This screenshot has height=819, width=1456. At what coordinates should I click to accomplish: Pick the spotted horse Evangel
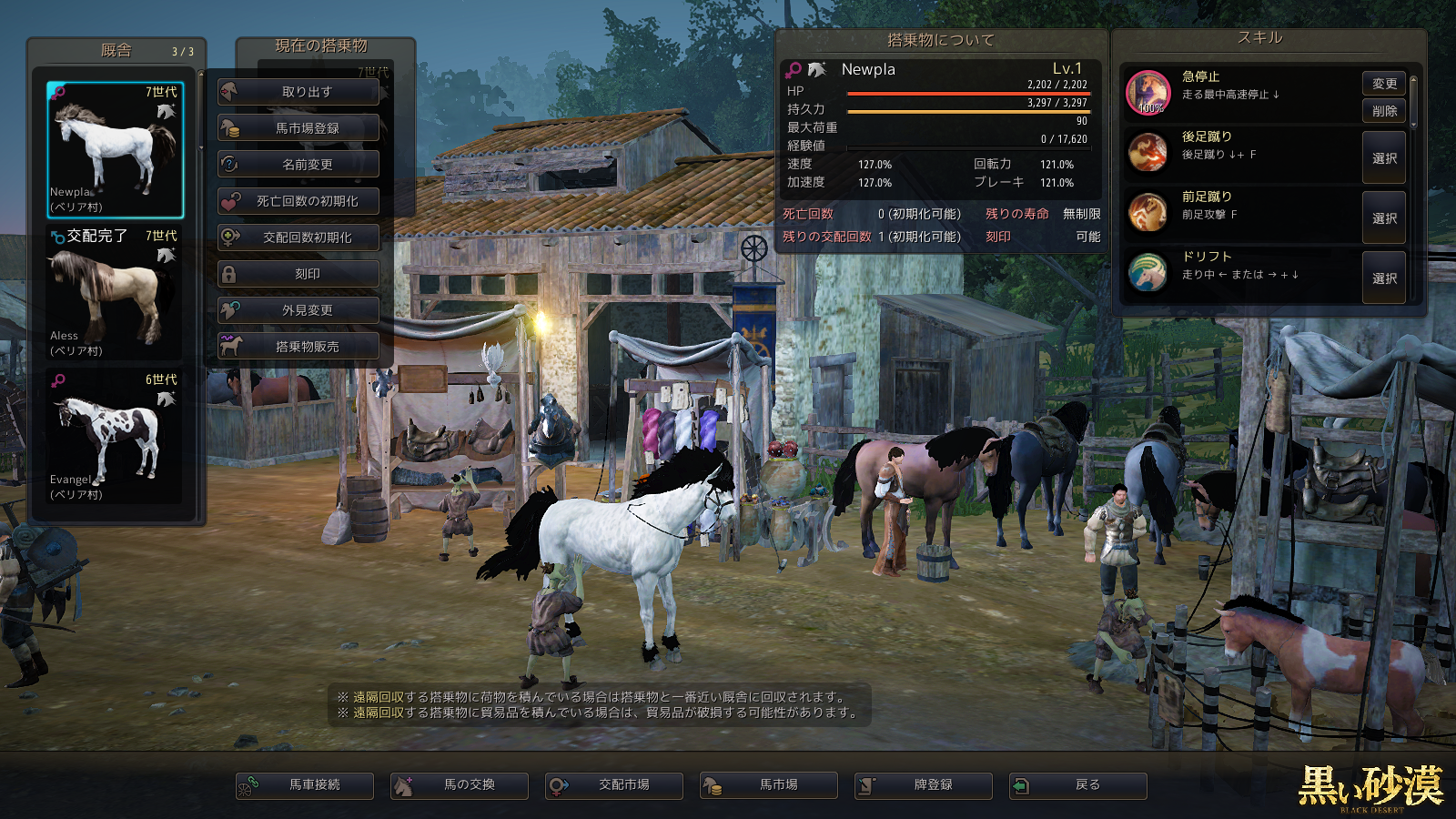coord(115,437)
